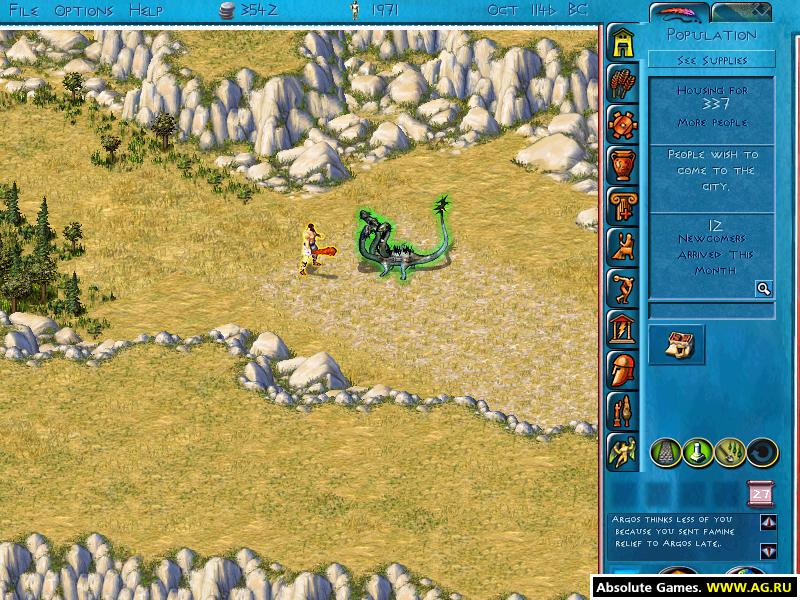Click the See Supplies button
Viewport: 800px width, 600px height.
711,60
